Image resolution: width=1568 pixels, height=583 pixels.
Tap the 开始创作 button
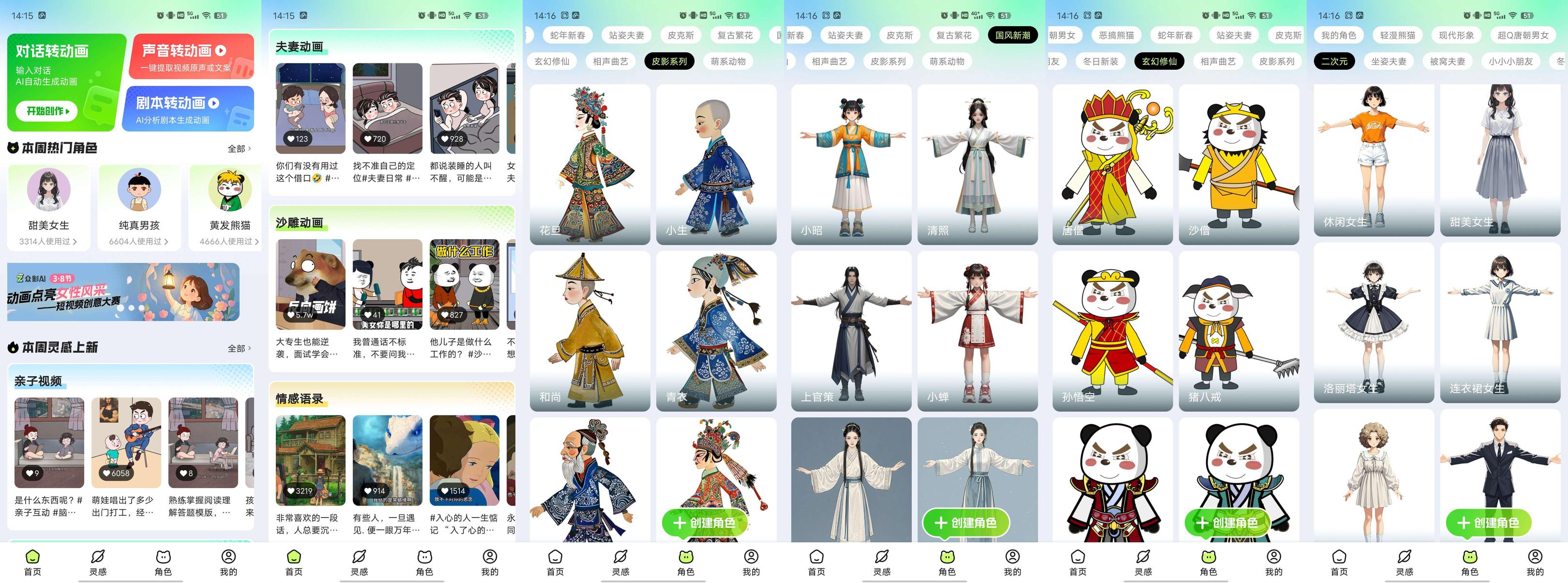(47, 111)
